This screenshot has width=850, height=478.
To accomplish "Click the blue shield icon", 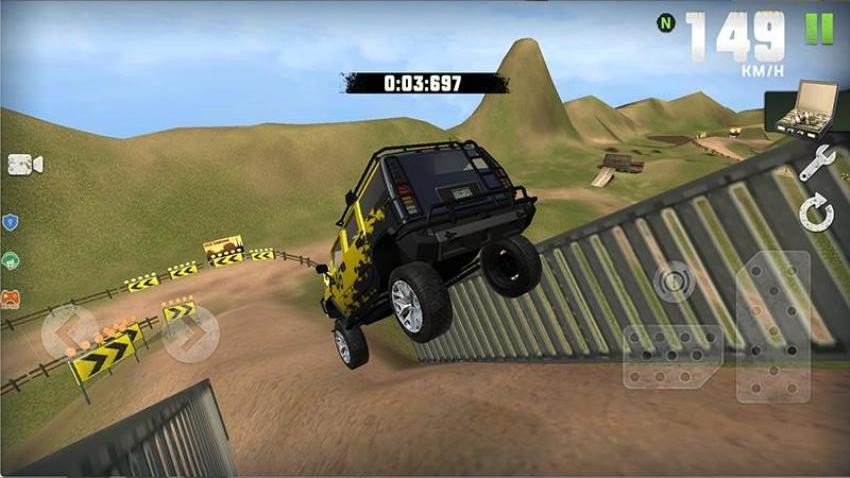I will 10,222.
